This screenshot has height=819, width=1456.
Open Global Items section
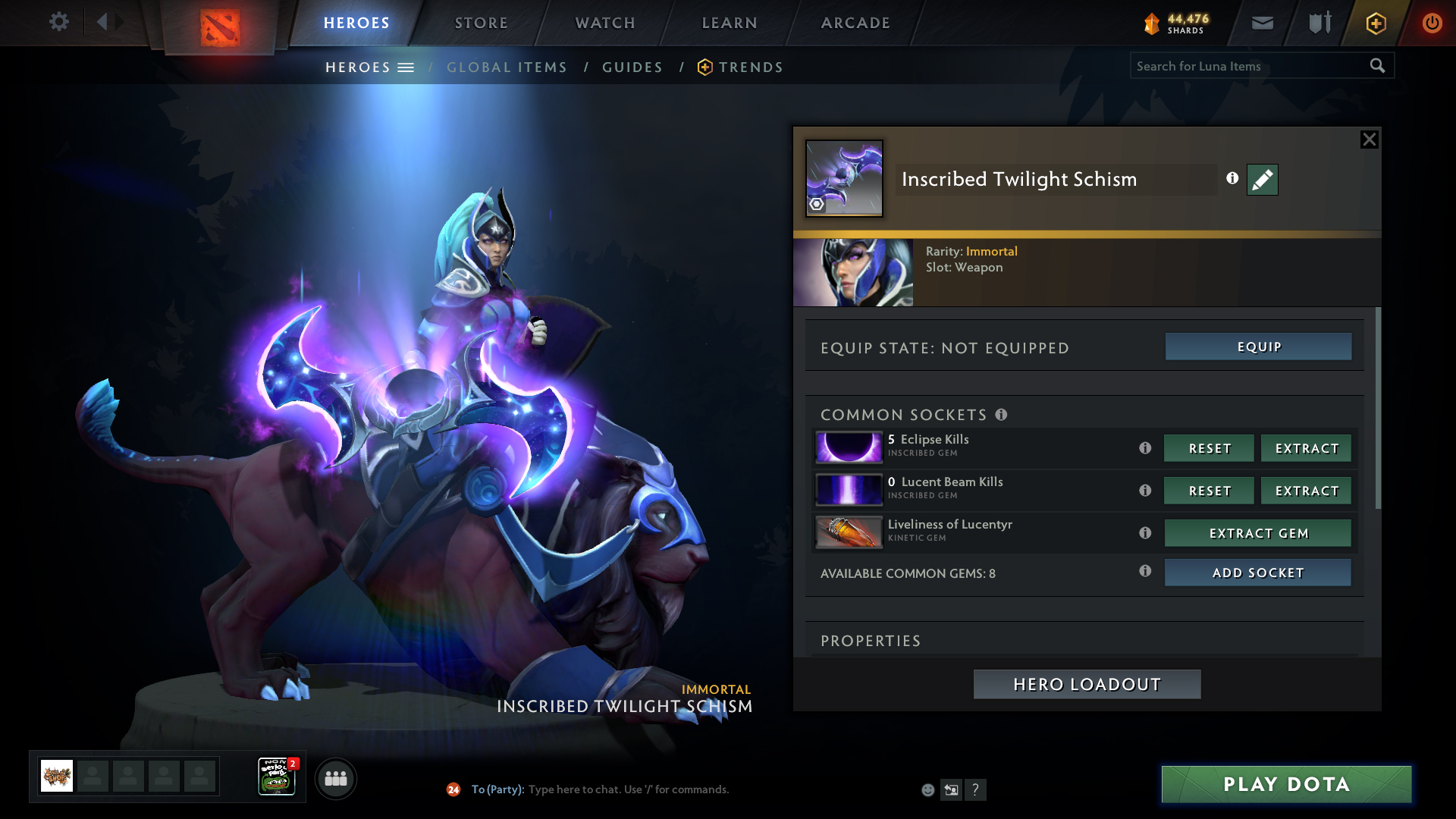(507, 67)
